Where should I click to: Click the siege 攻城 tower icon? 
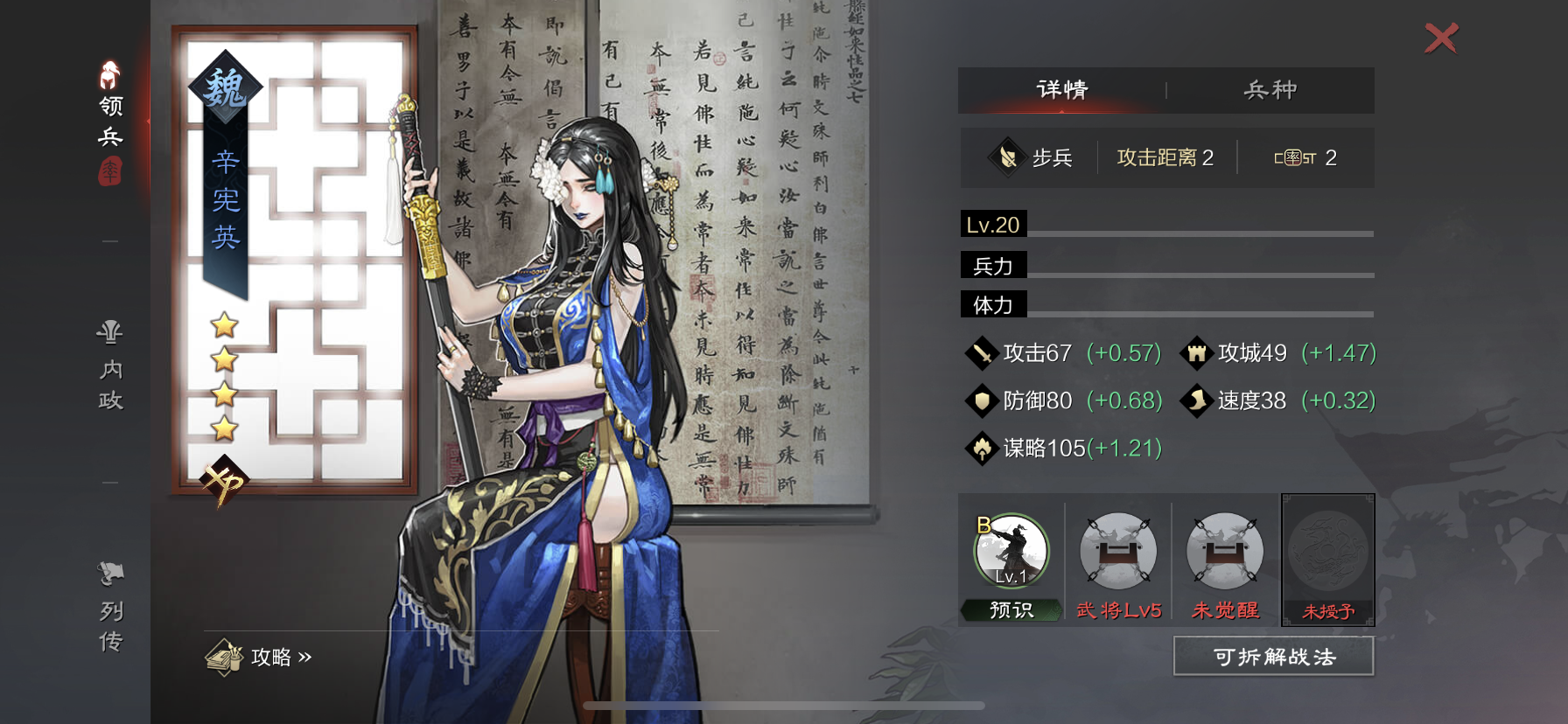point(1196,353)
